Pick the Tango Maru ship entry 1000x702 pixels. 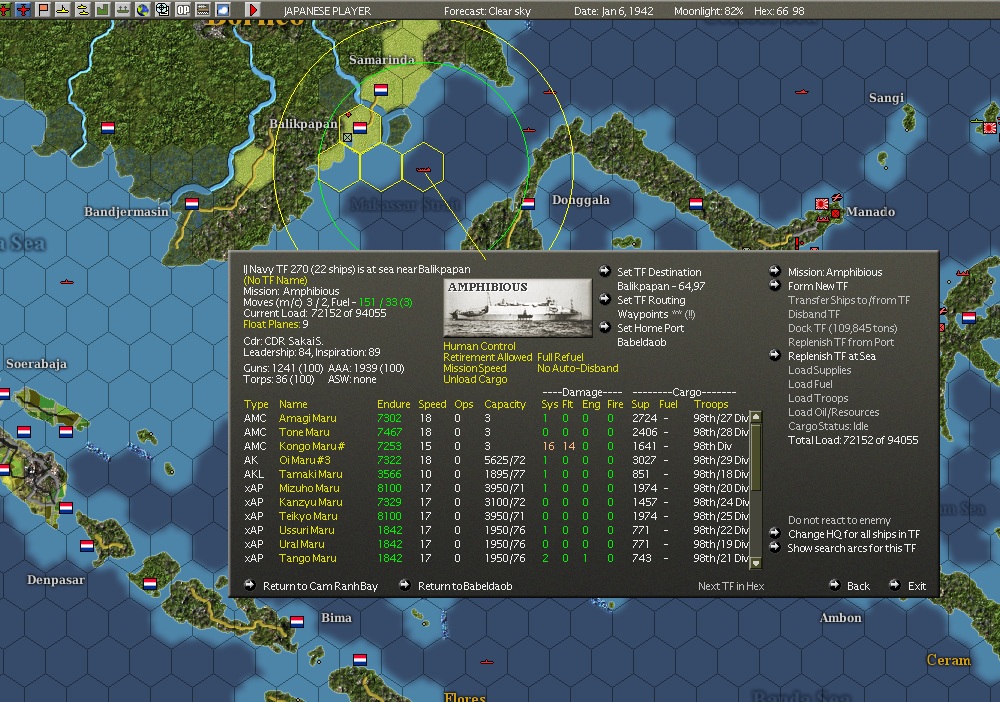pos(307,558)
